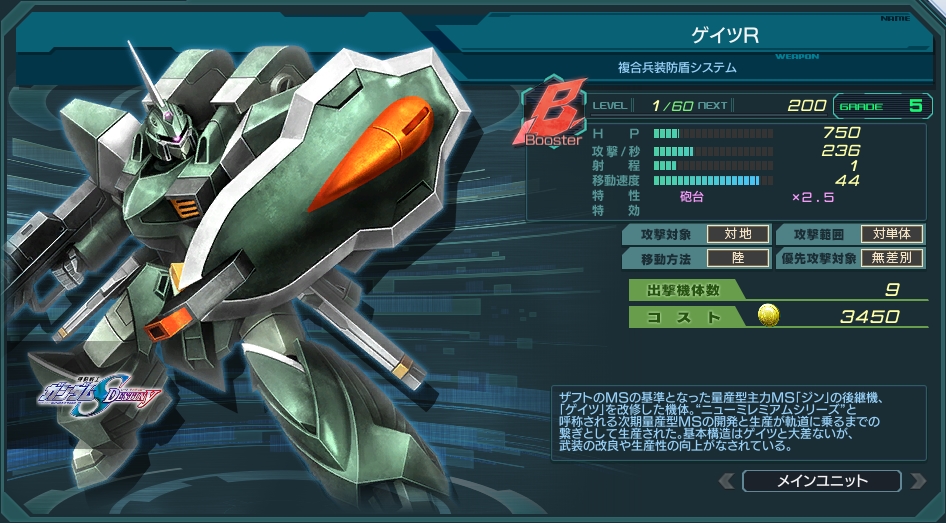Viewport: 946px width, 523px height.
Task: Go to next unit with right arrow
Action: [918, 481]
